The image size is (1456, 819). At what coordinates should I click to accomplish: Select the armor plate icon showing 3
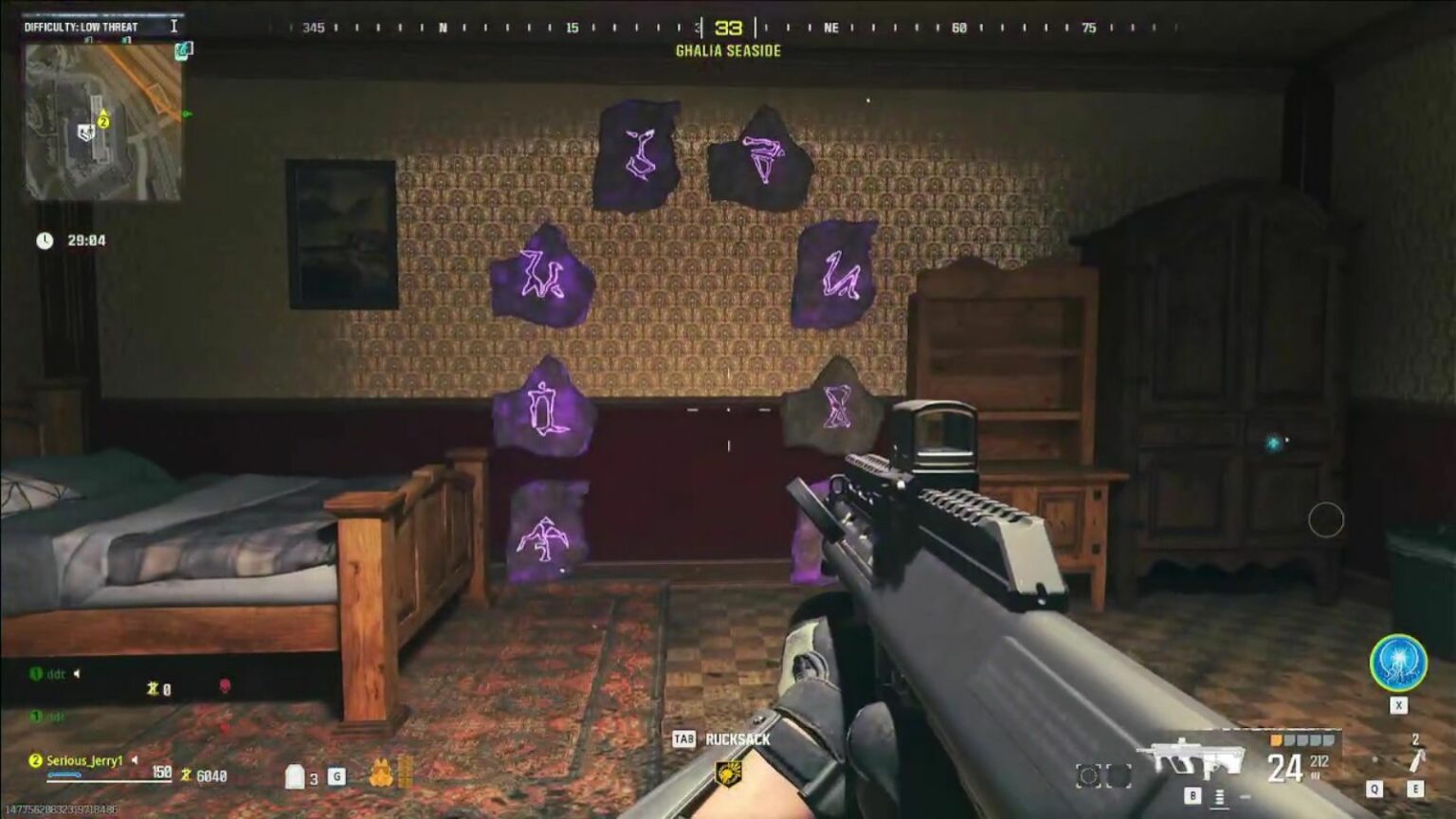295,777
